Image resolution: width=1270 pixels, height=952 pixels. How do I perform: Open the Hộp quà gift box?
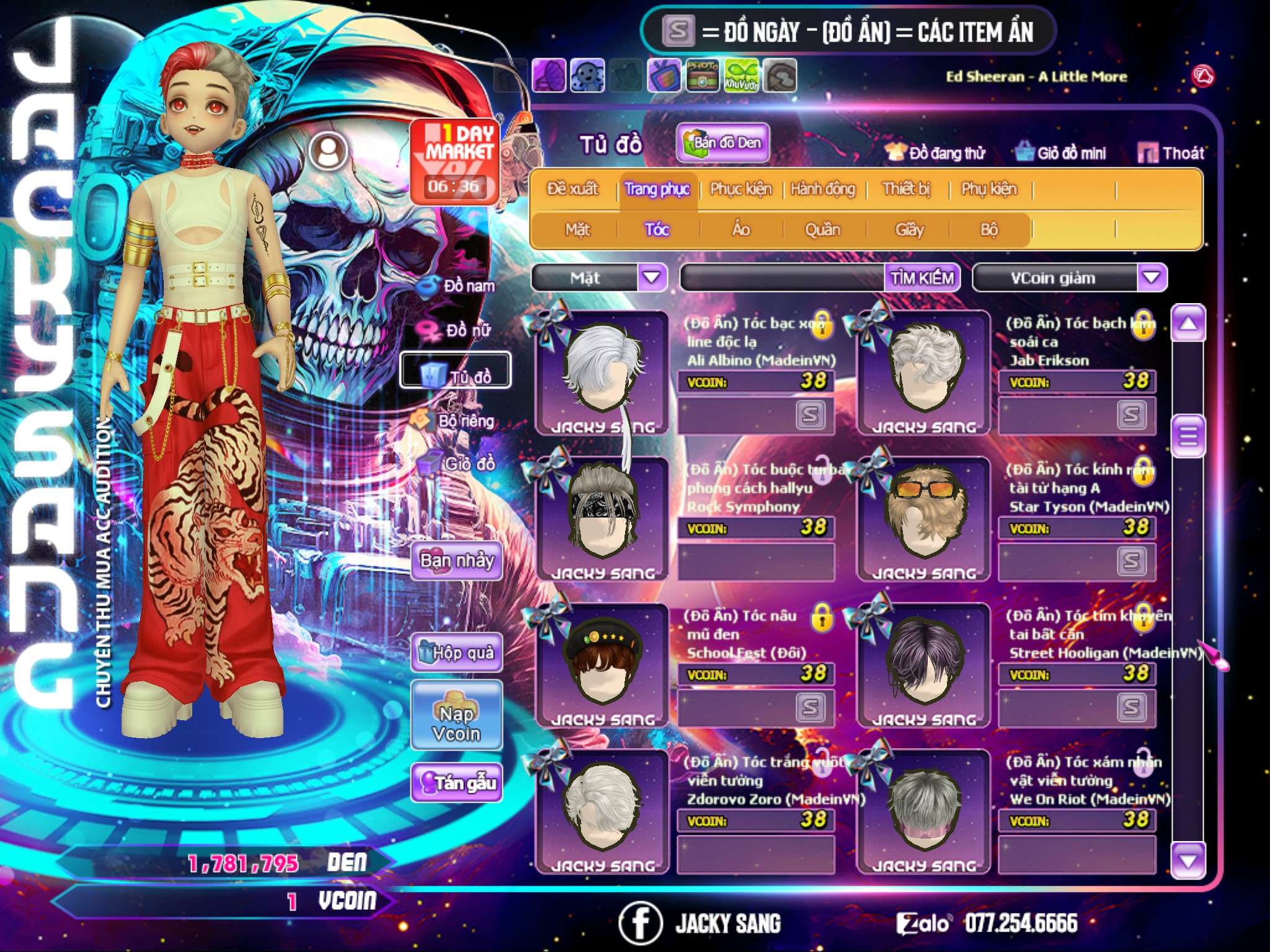click(x=456, y=653)
